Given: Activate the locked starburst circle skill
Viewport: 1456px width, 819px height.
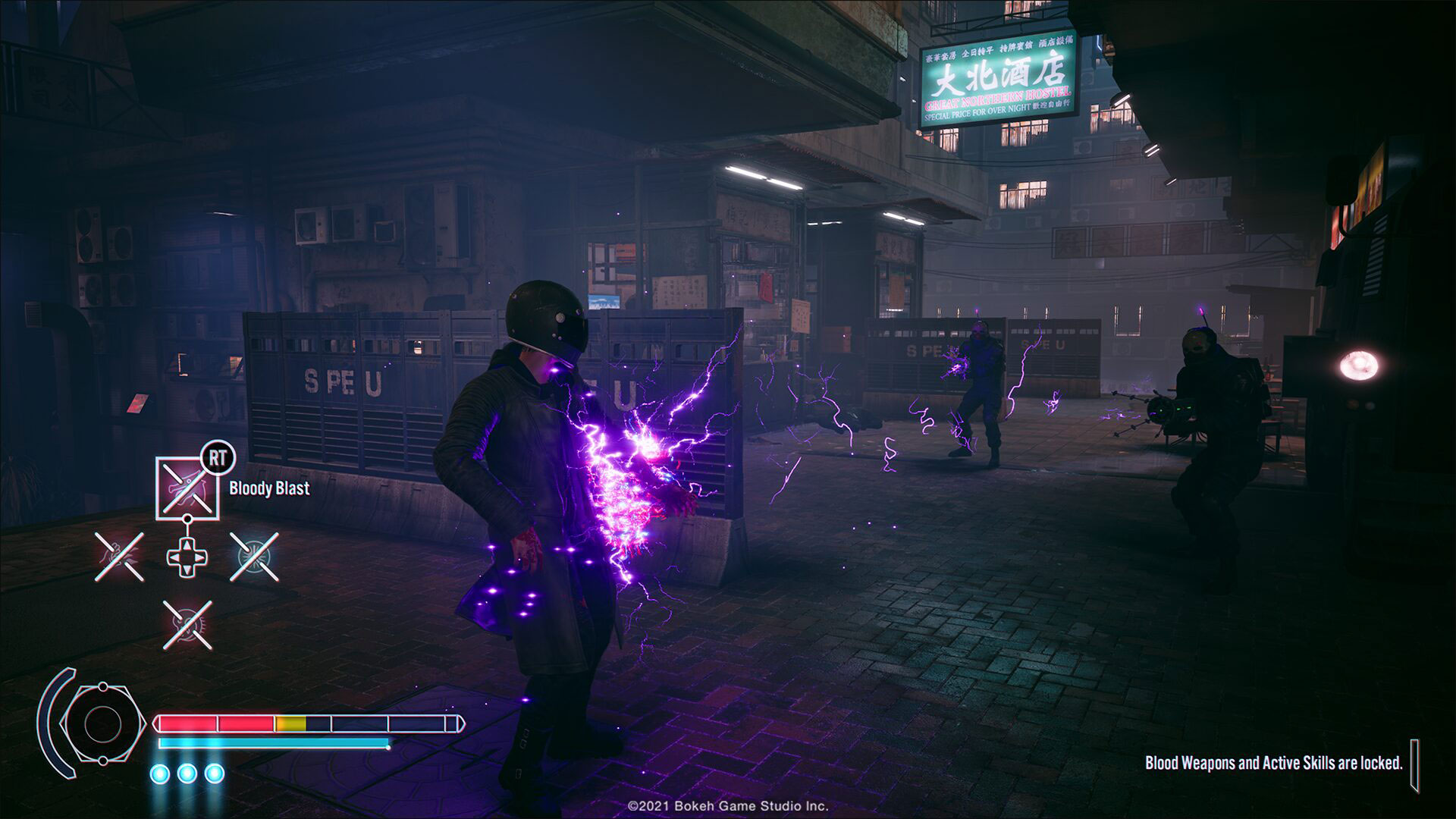Looking at the screenshot, I should pyautogui.click(x=254, y=557).
